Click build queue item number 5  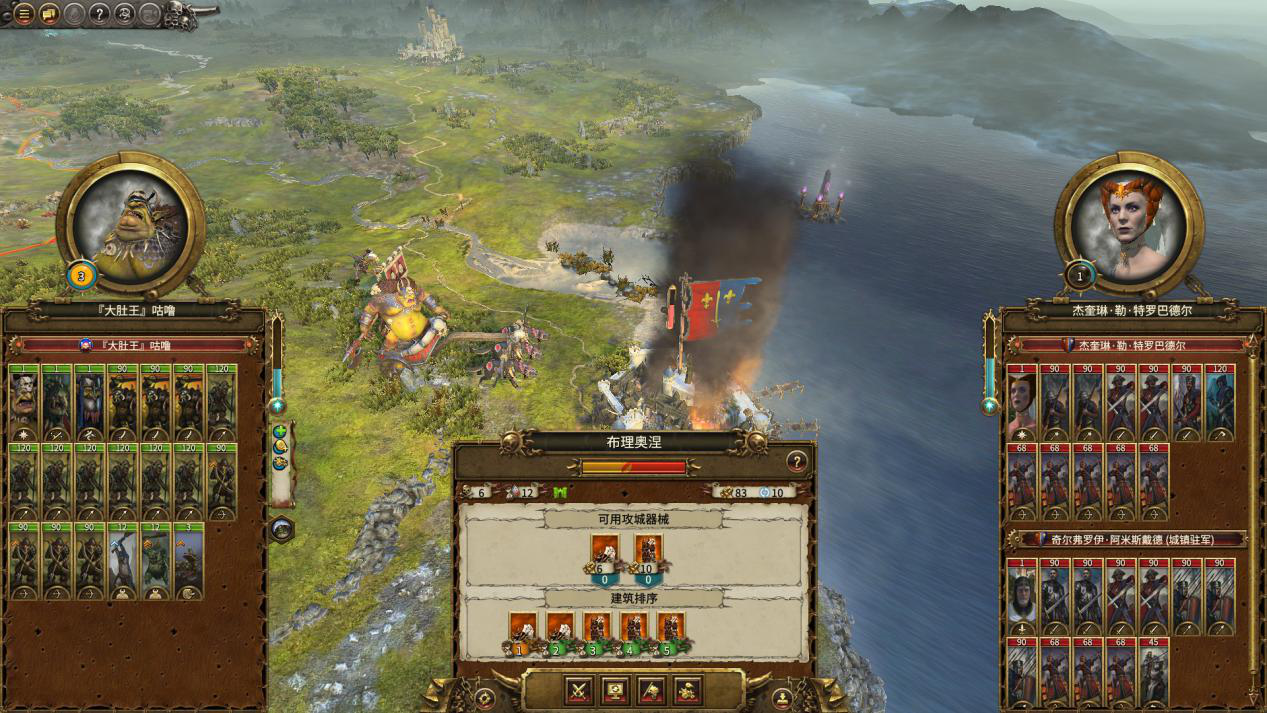[x=670, y=630]
